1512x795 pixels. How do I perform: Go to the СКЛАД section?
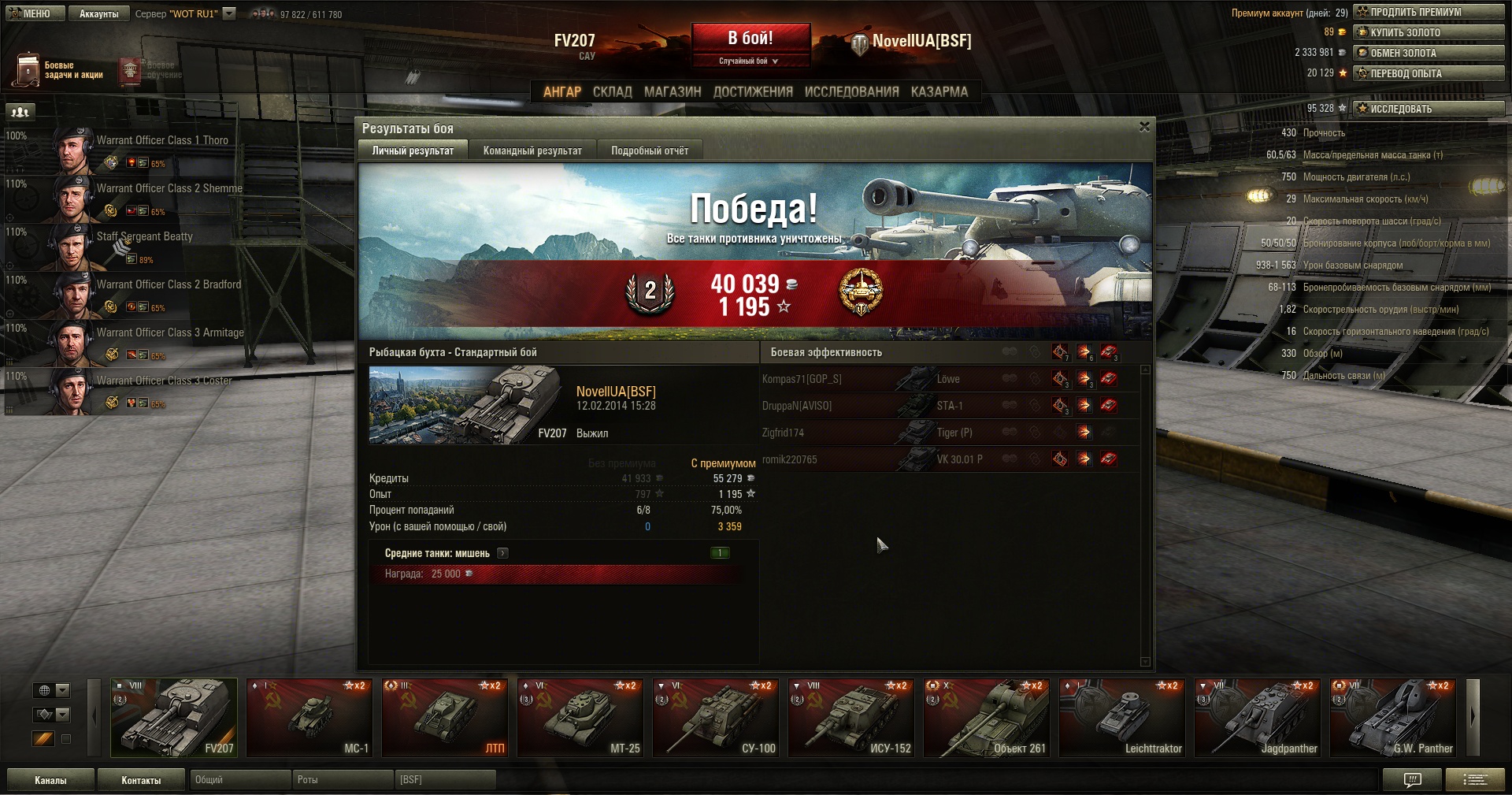pyautogui.click(x=612, y=91)
